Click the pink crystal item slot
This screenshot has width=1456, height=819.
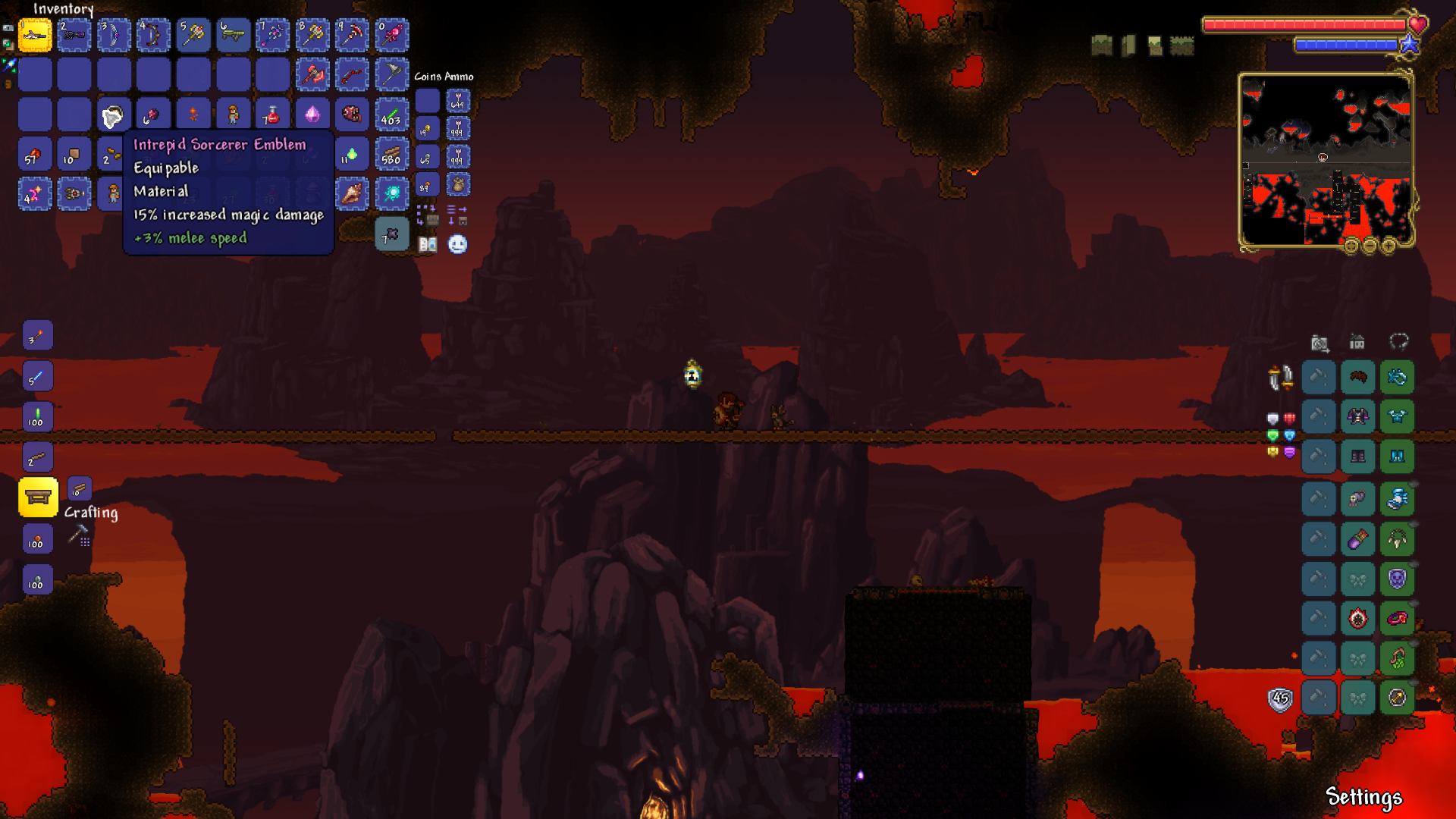click(x=312, y=115)
